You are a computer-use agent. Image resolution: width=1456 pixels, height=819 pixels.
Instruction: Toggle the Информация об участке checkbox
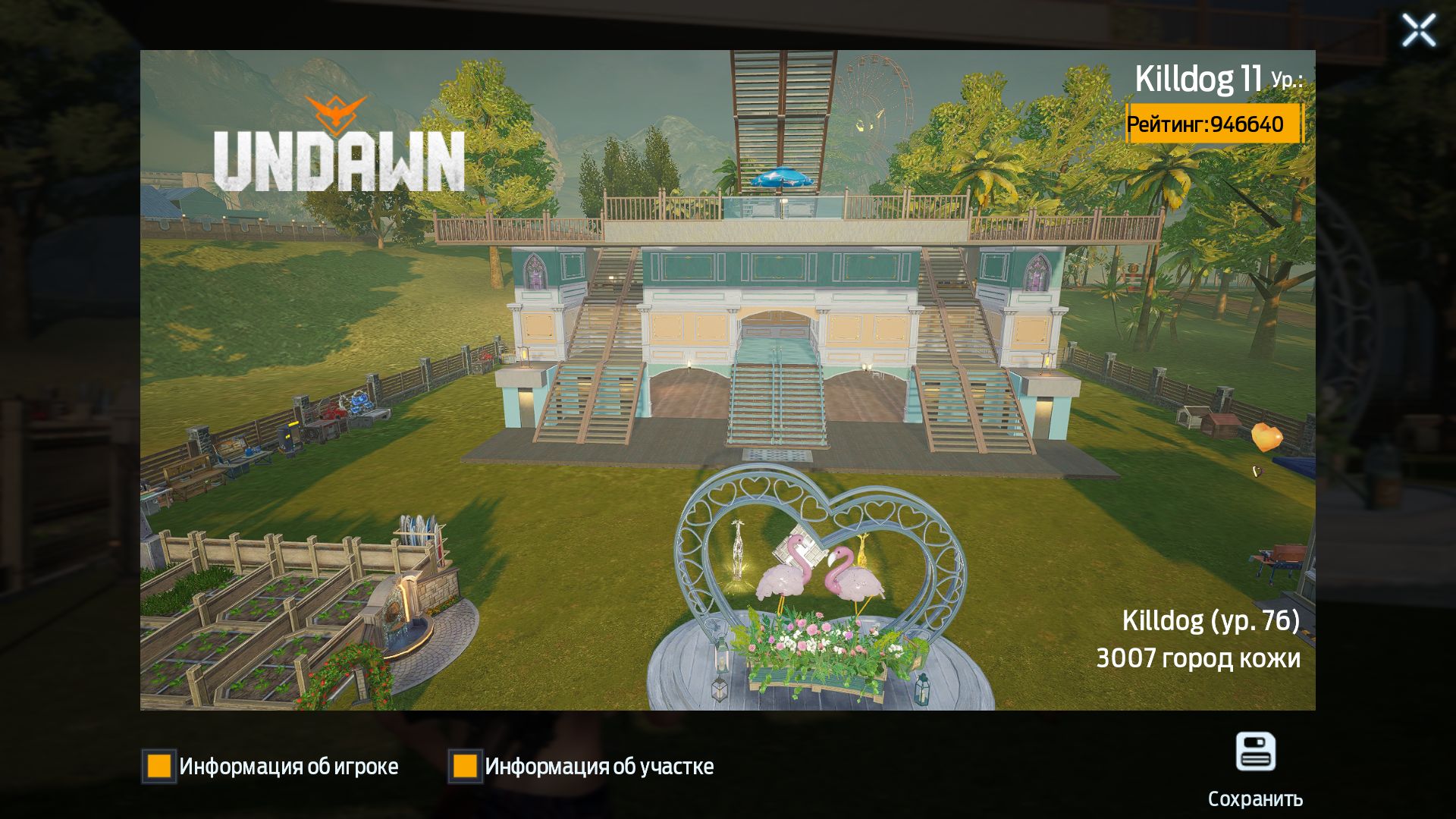coord(465,766)
